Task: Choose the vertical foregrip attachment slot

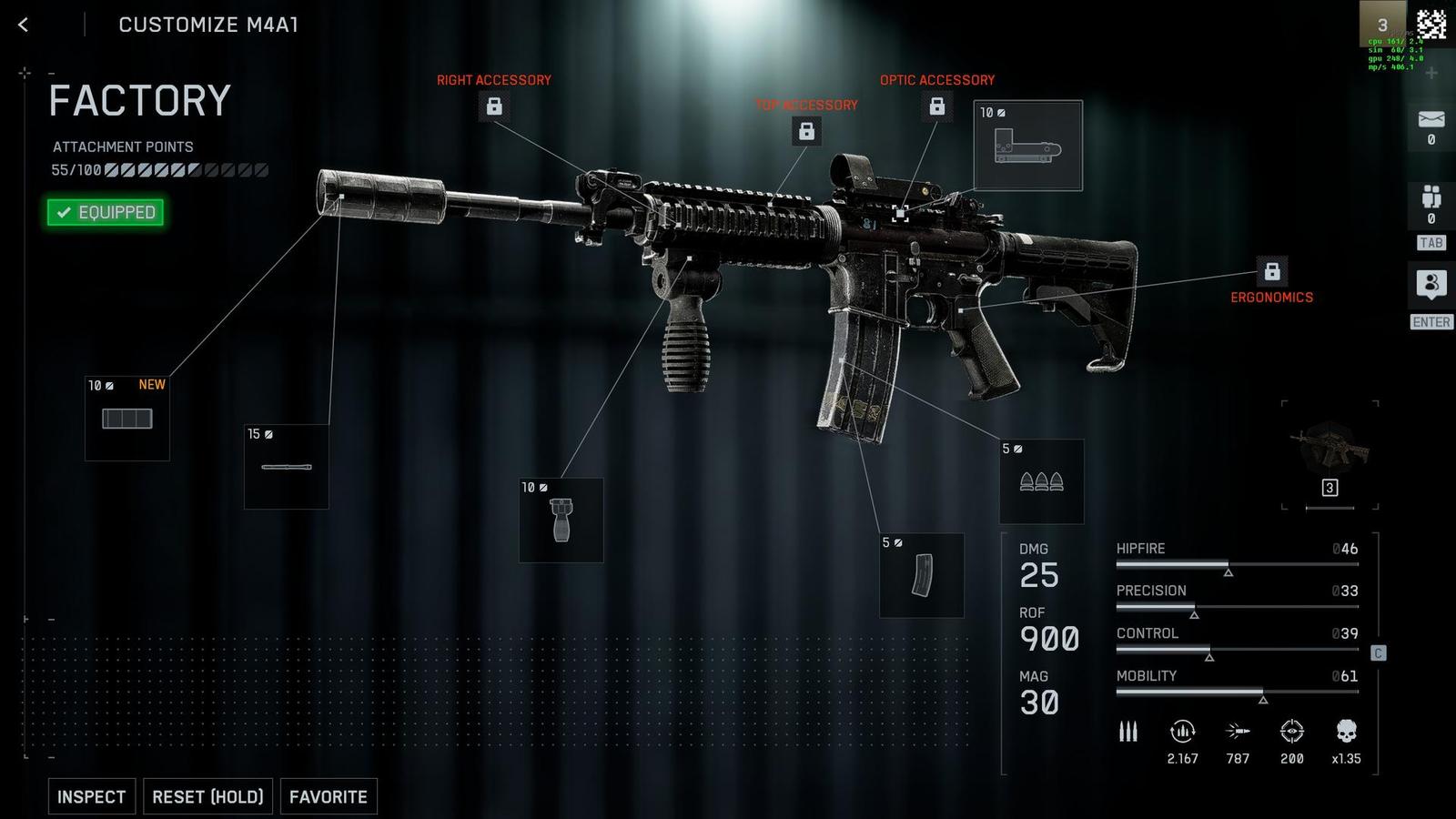Action: 561,520
